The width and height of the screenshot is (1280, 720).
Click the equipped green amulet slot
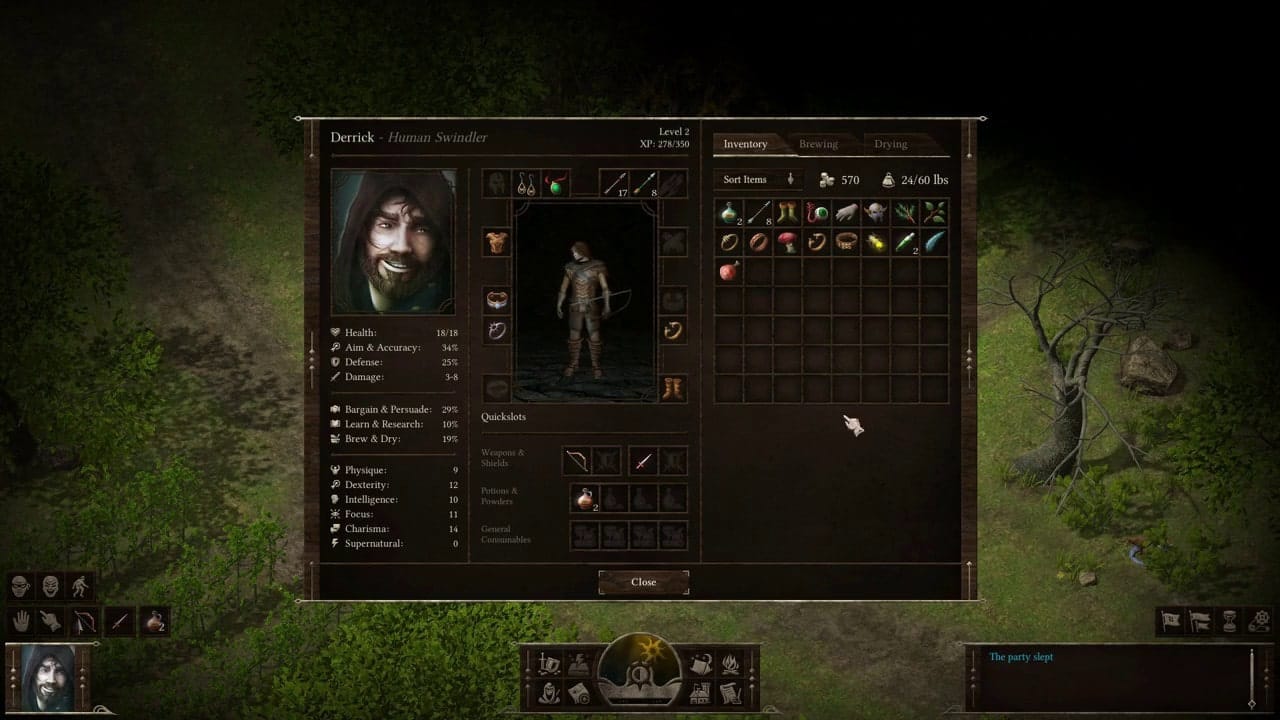[x=556, y=183]
